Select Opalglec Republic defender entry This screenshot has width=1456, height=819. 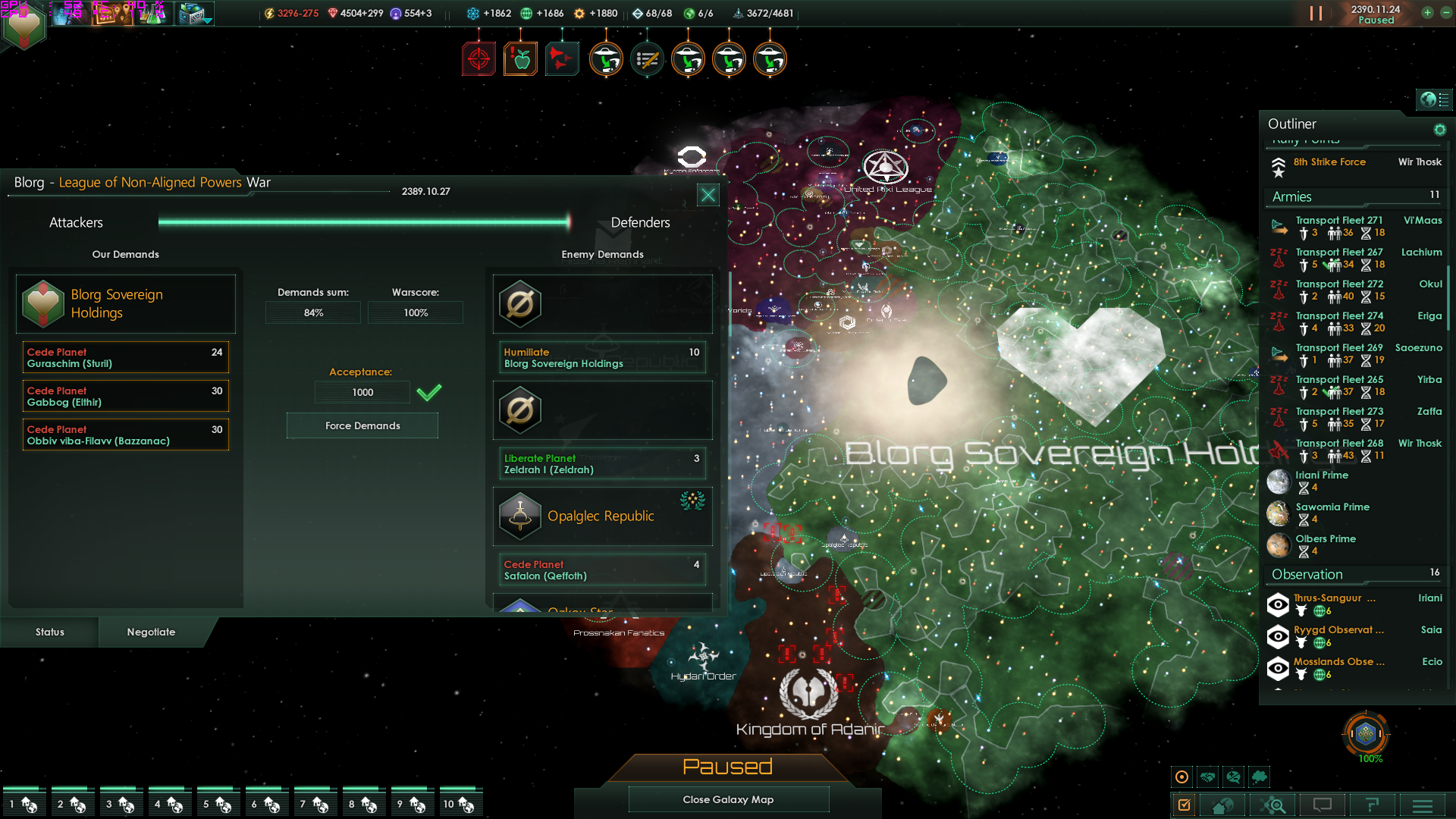[602, 516]
